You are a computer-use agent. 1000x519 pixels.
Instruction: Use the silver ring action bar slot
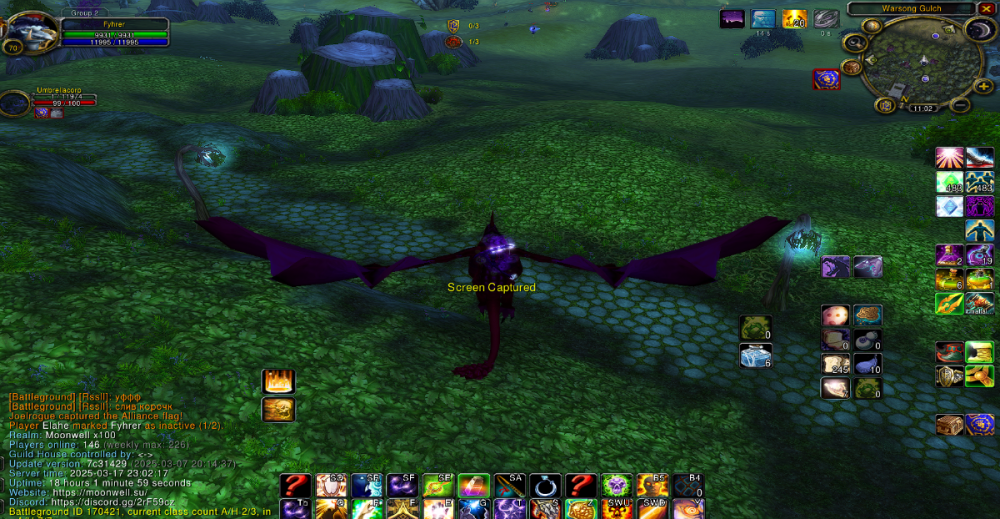(x=544, y=486)
